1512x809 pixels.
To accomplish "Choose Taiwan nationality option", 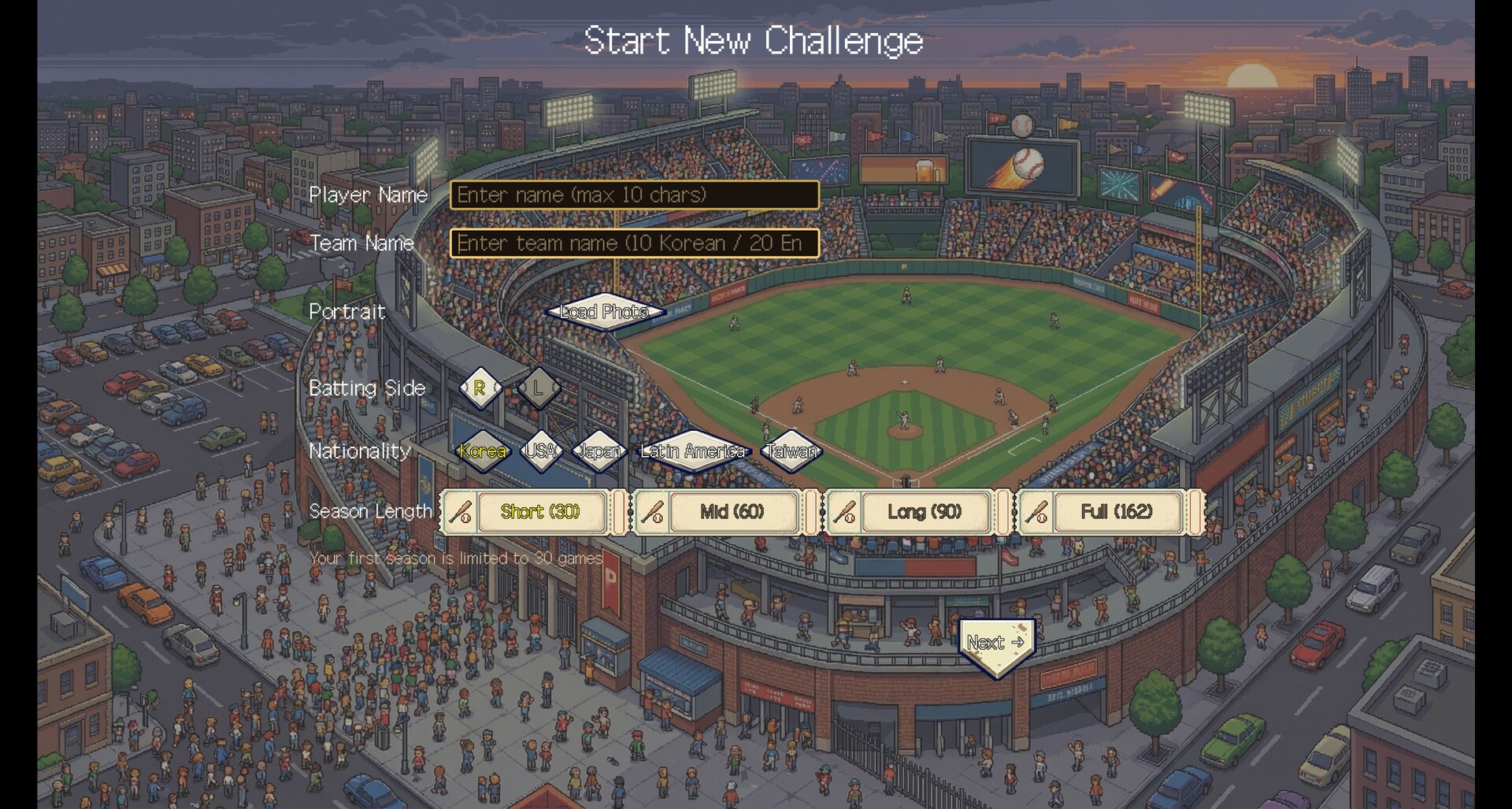I will [x=791, y=451].
